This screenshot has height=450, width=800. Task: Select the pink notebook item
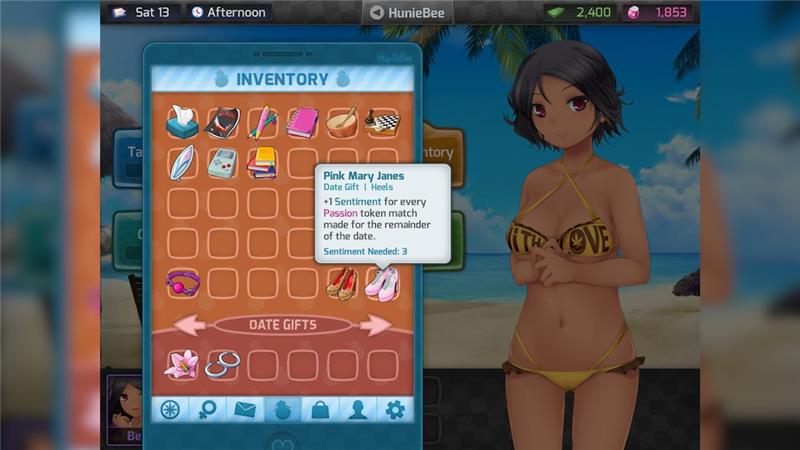tap(302, 123)
